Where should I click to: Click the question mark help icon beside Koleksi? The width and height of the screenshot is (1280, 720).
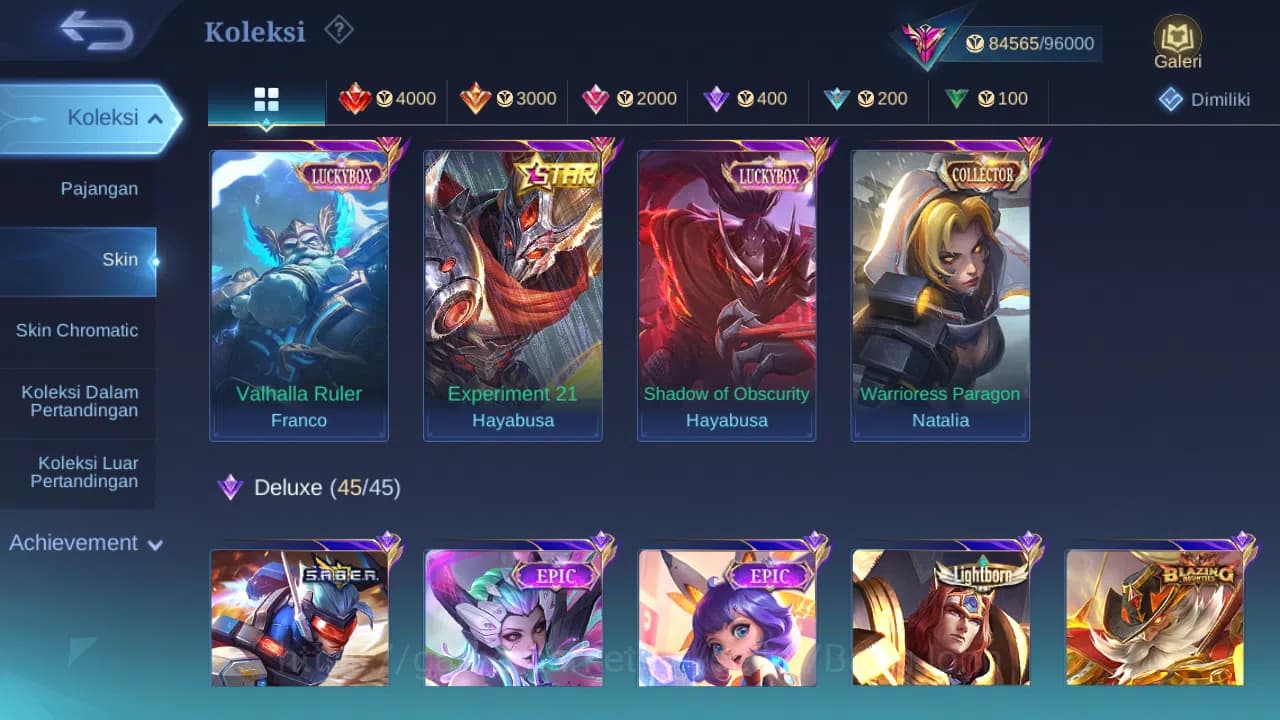338,30
